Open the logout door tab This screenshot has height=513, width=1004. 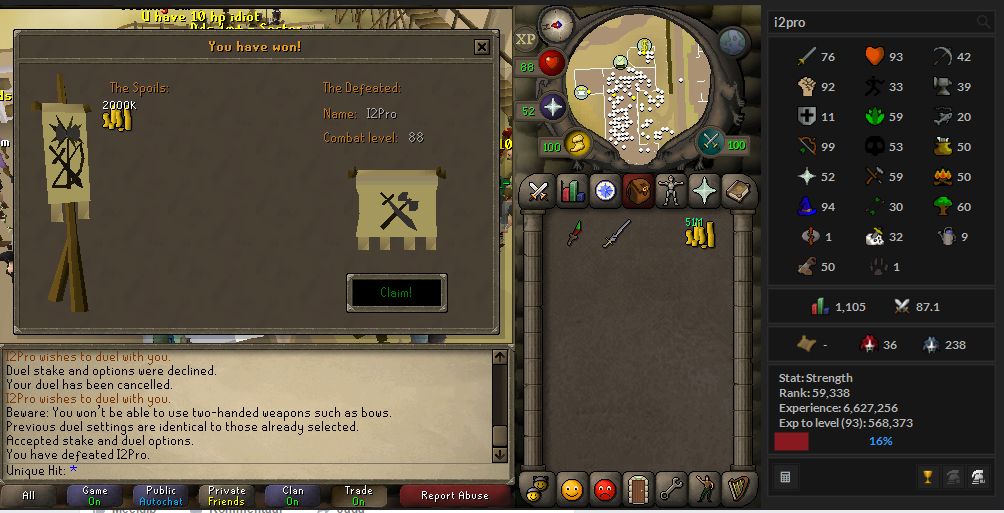(x=638, y=490)
